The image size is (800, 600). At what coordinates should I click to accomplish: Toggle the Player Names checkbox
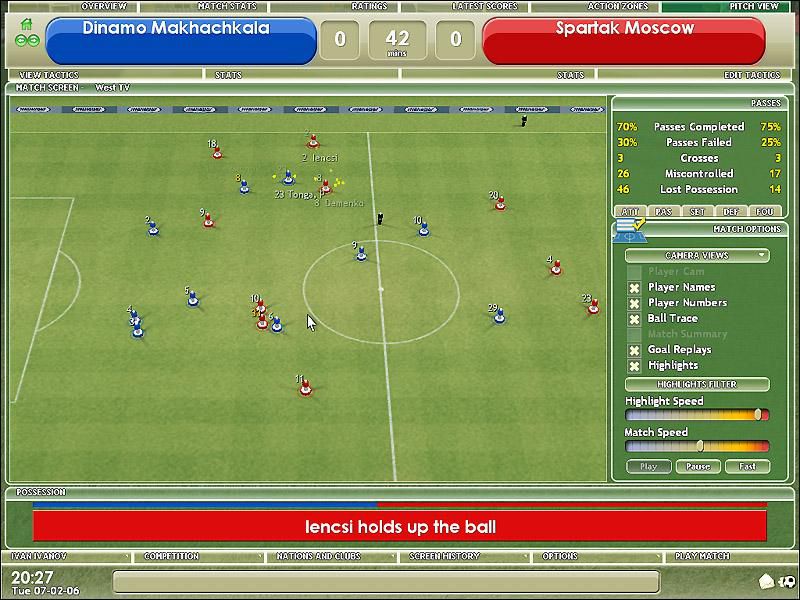click(x=634, y=288)
